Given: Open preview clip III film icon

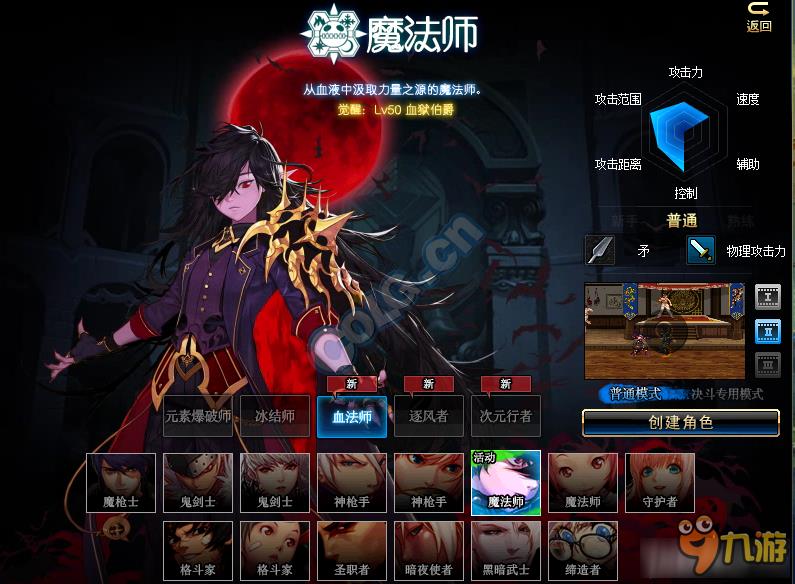Looking at the screenshot, I should 768,365.
